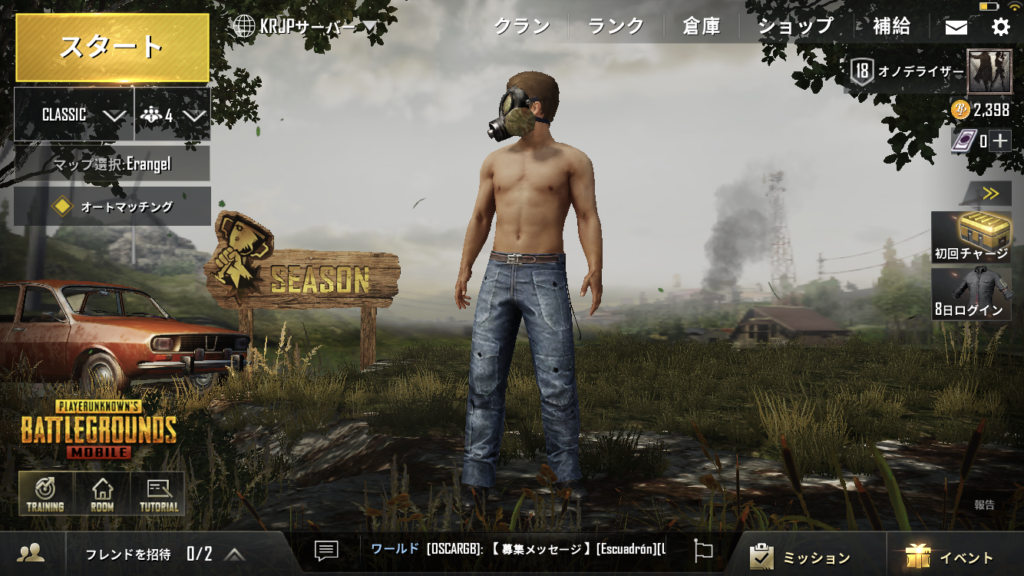Image resolution: width=1024 pixels, height=576 pixels.
Task: Open the イベント events panel
Action: (951, 556)
